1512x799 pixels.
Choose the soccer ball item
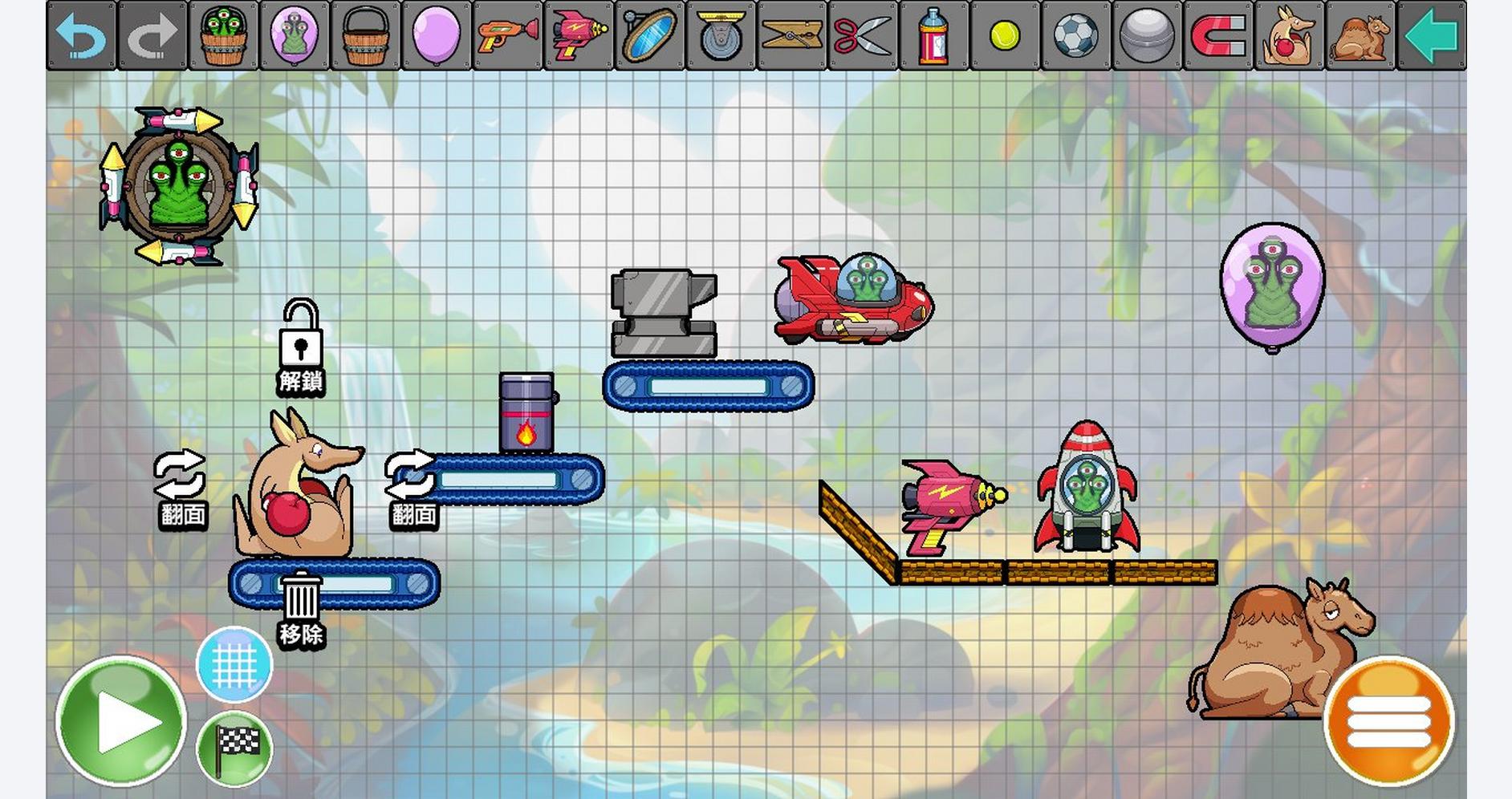pyautogui.click(x=1075, y=36)
